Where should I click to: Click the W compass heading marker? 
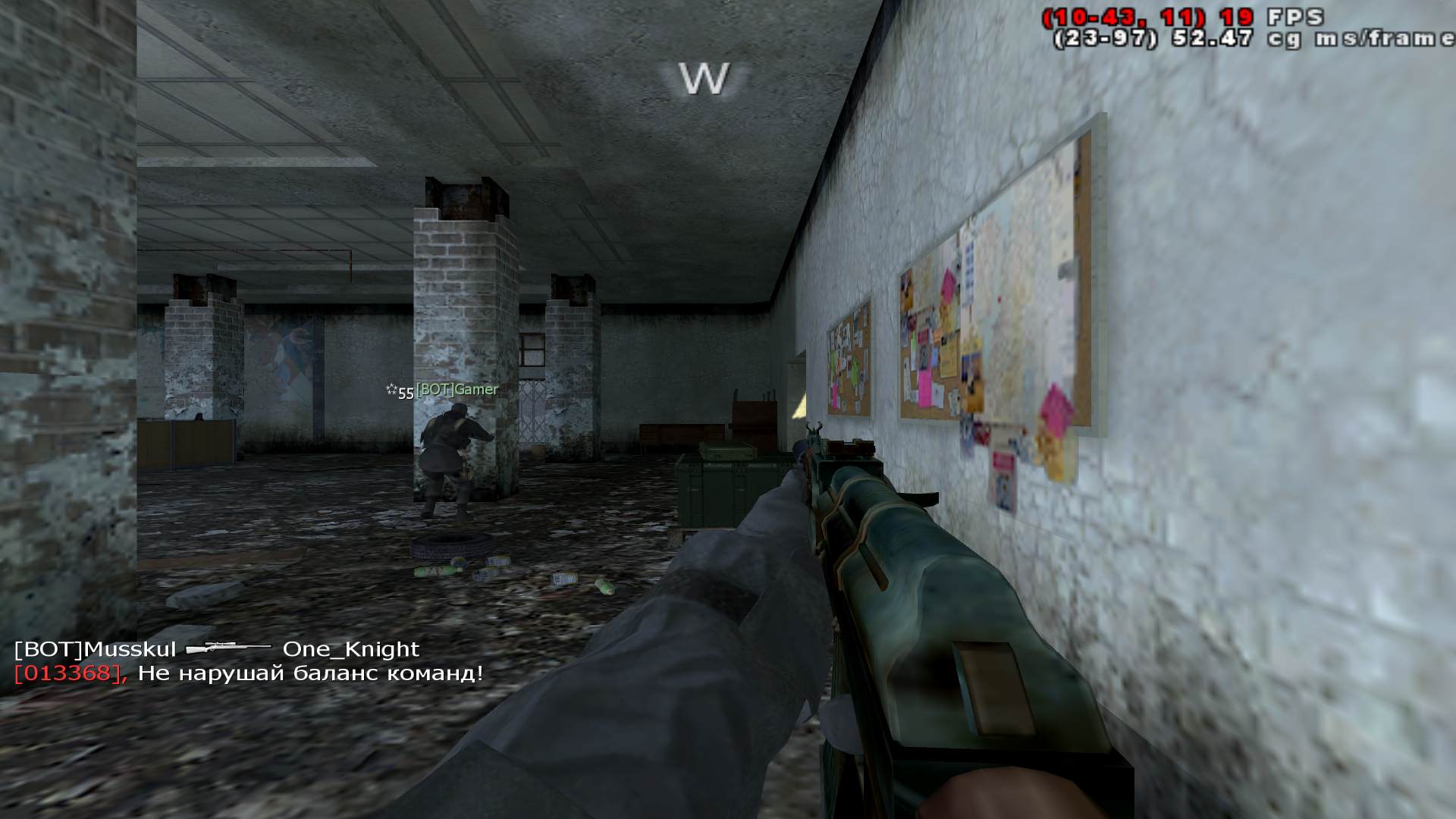coord(704,79)
